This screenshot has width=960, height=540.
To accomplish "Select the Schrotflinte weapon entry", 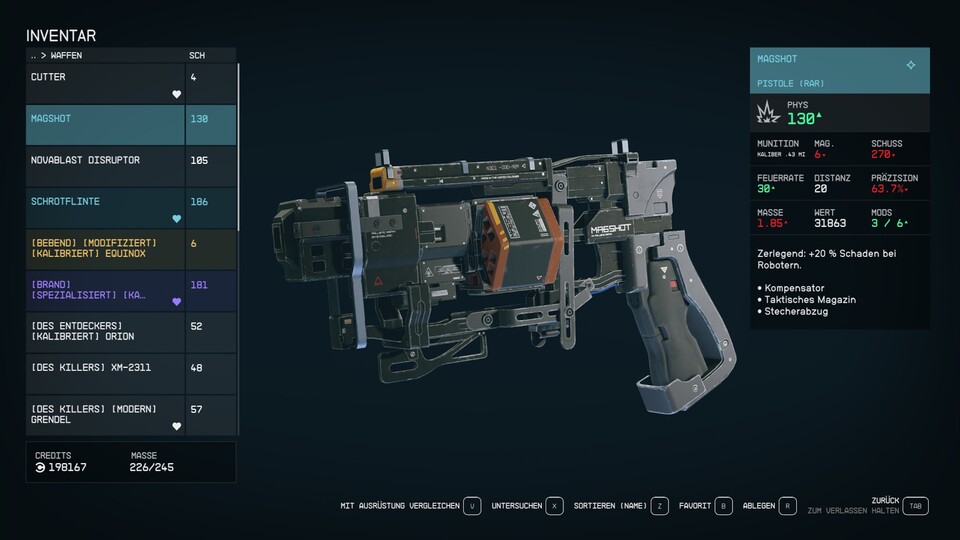I will coord(105,208).
